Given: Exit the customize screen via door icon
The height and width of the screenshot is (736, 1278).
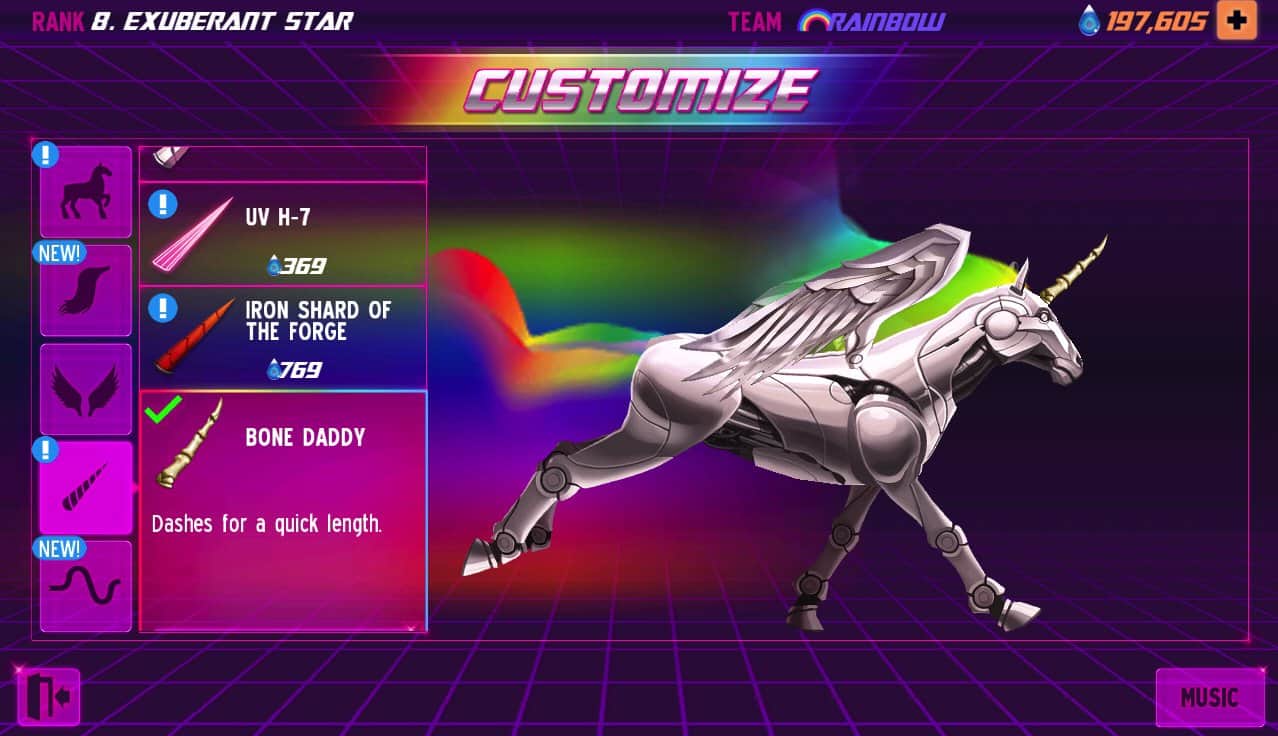Looking at the screenshot, I should (48, 696).
